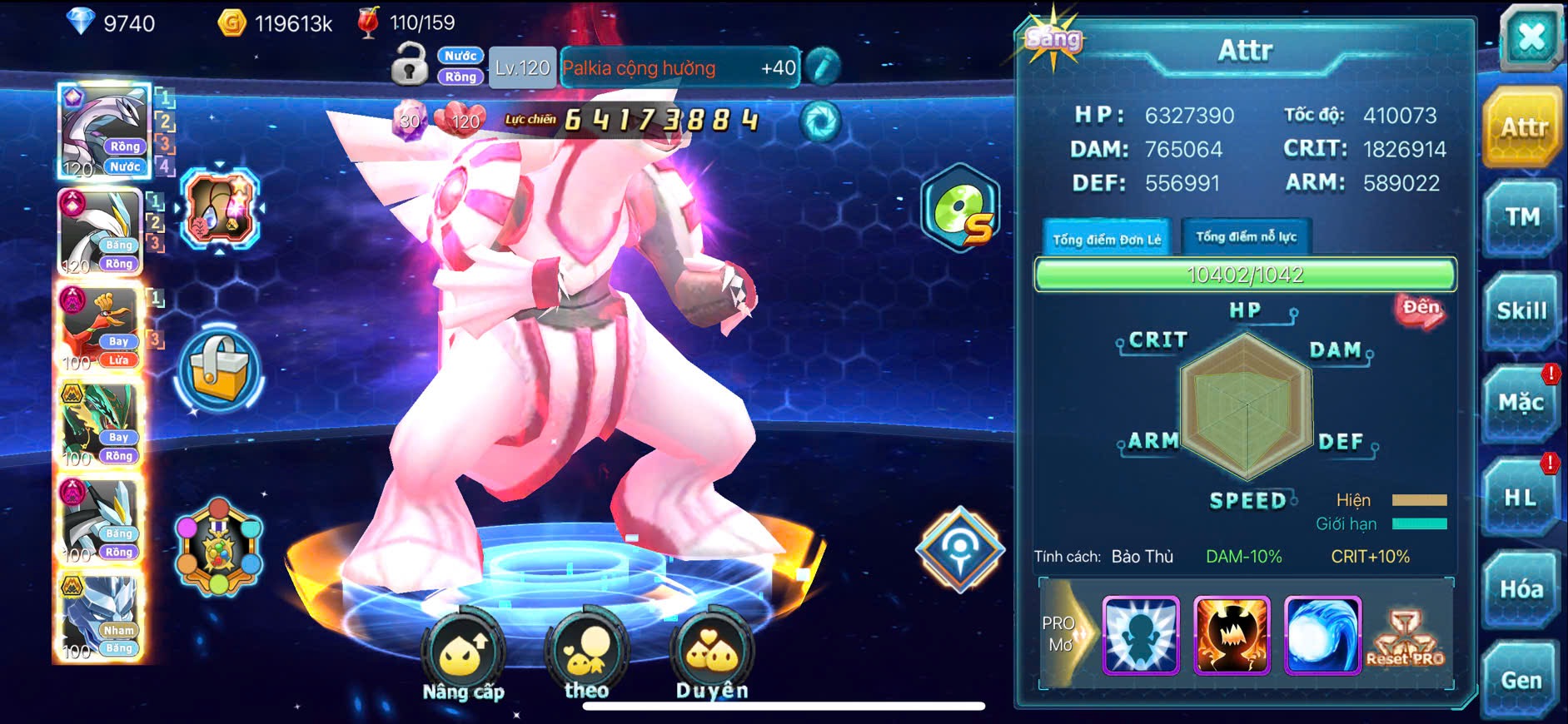Image resolution: width=1568 pixels, height=724 pixels.
Task: Select the Mặc side tab
Action: tap(1521, 404)
